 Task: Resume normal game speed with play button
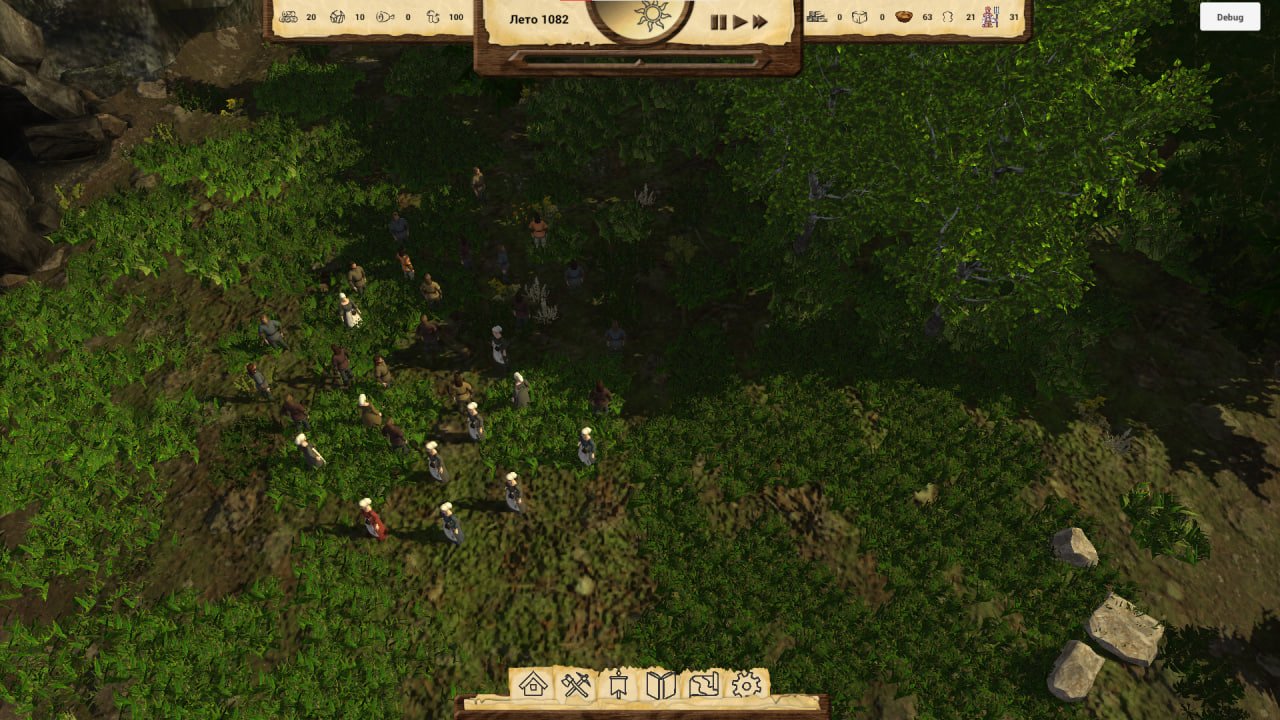tap(740, 22)
